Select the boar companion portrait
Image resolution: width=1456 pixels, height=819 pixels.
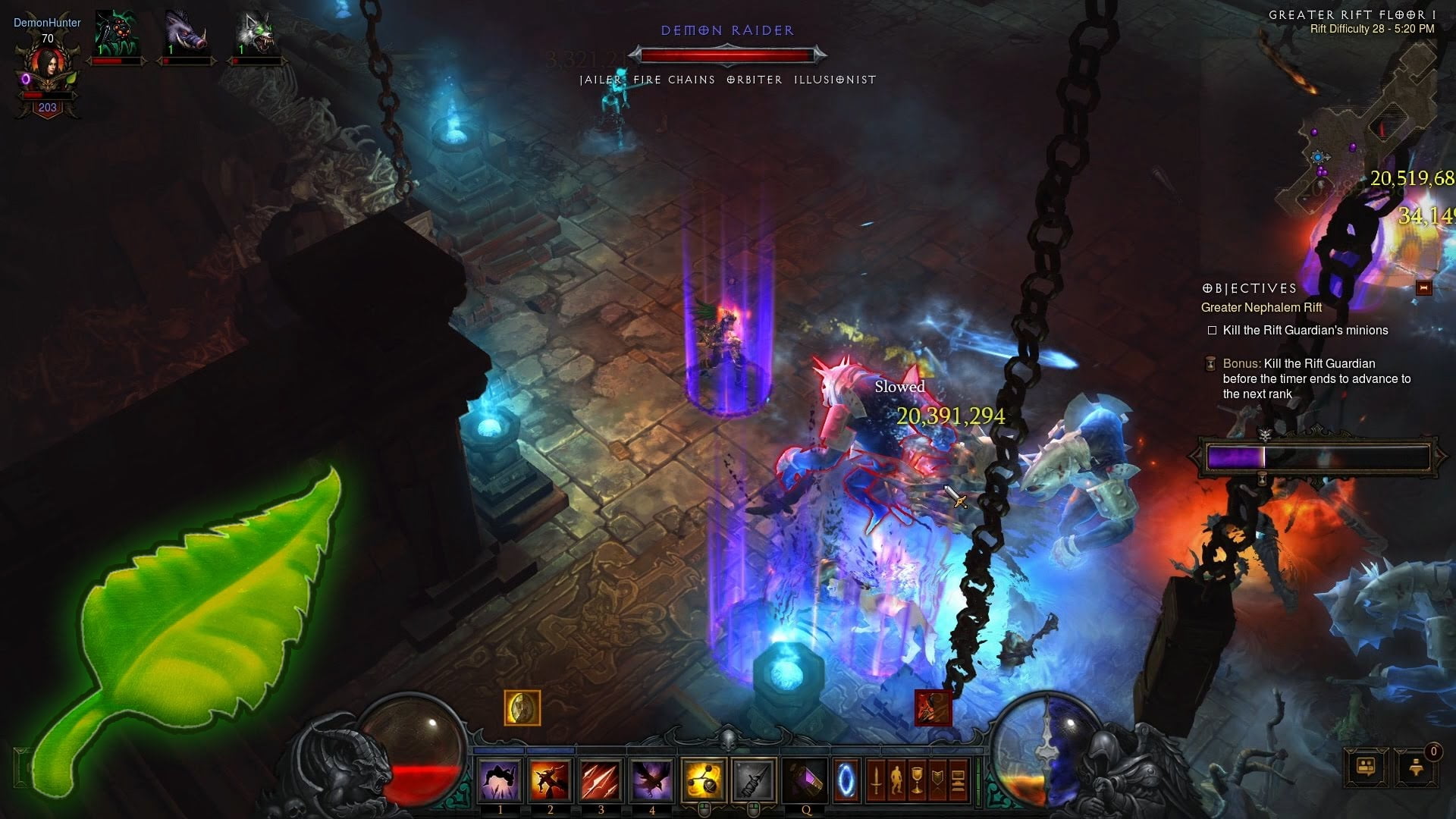186,34
